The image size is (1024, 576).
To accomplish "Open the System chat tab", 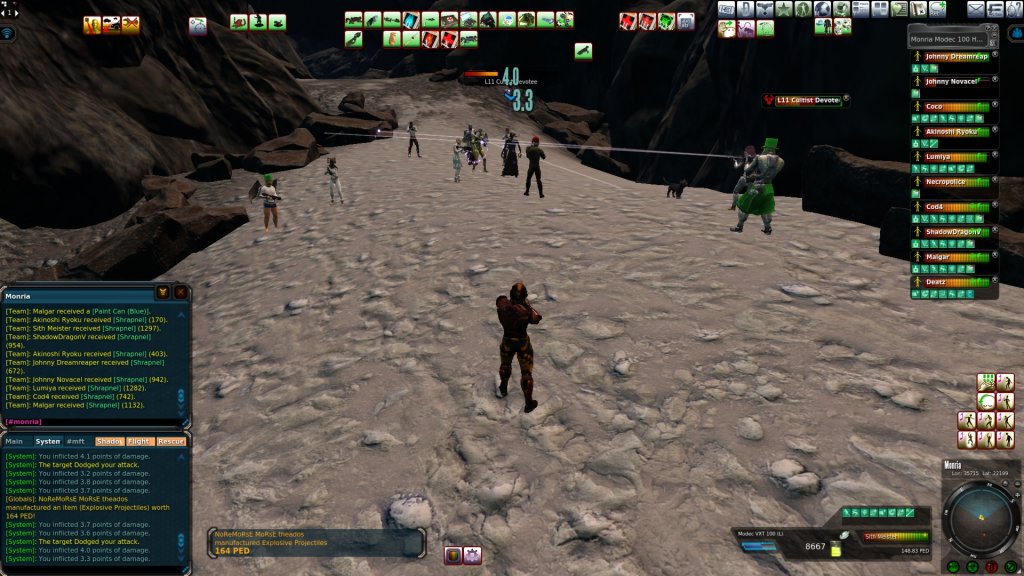I will click(x=47, y=441).
